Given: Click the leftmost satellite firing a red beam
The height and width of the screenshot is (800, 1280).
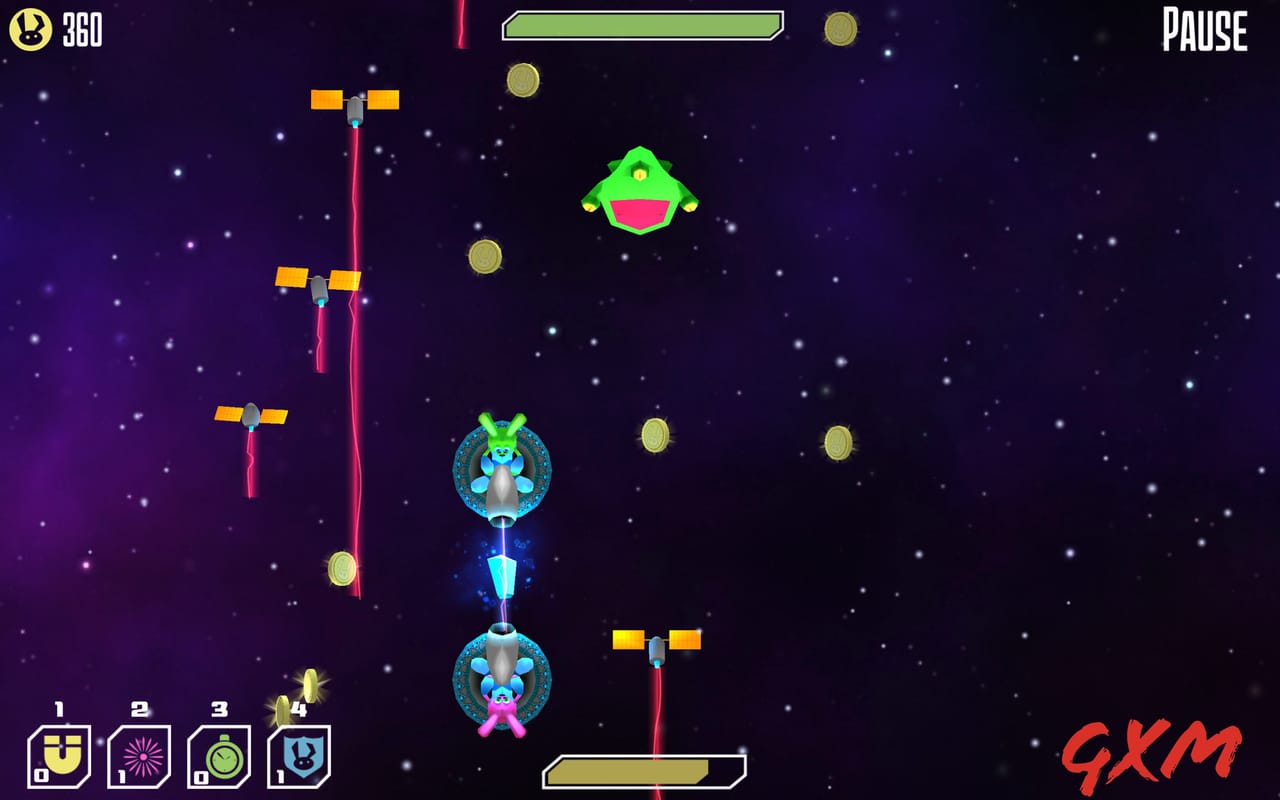Looking at the screenshot, I should (250, 415).
